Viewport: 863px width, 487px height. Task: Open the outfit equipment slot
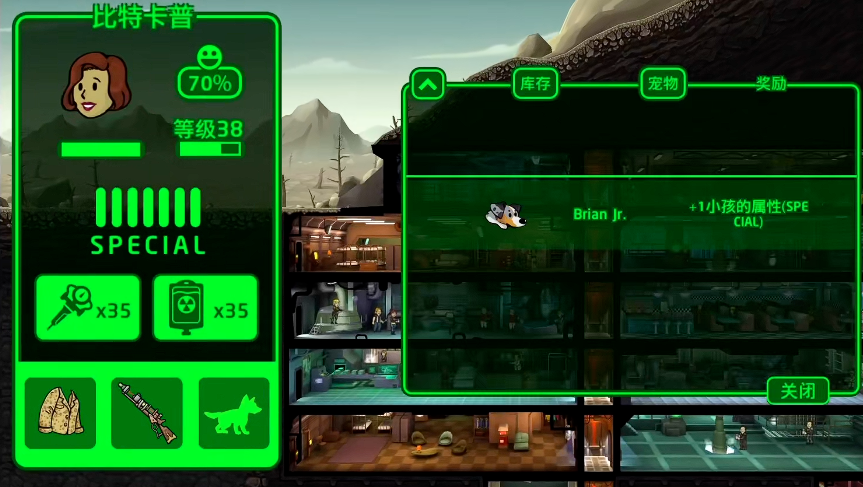click(60, 412)
